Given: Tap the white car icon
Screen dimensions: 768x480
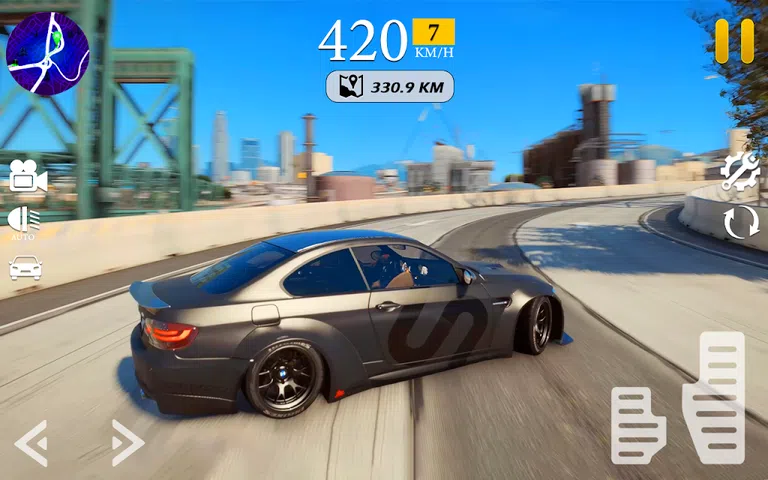Looking at the screenshot, I should [25, 267].
